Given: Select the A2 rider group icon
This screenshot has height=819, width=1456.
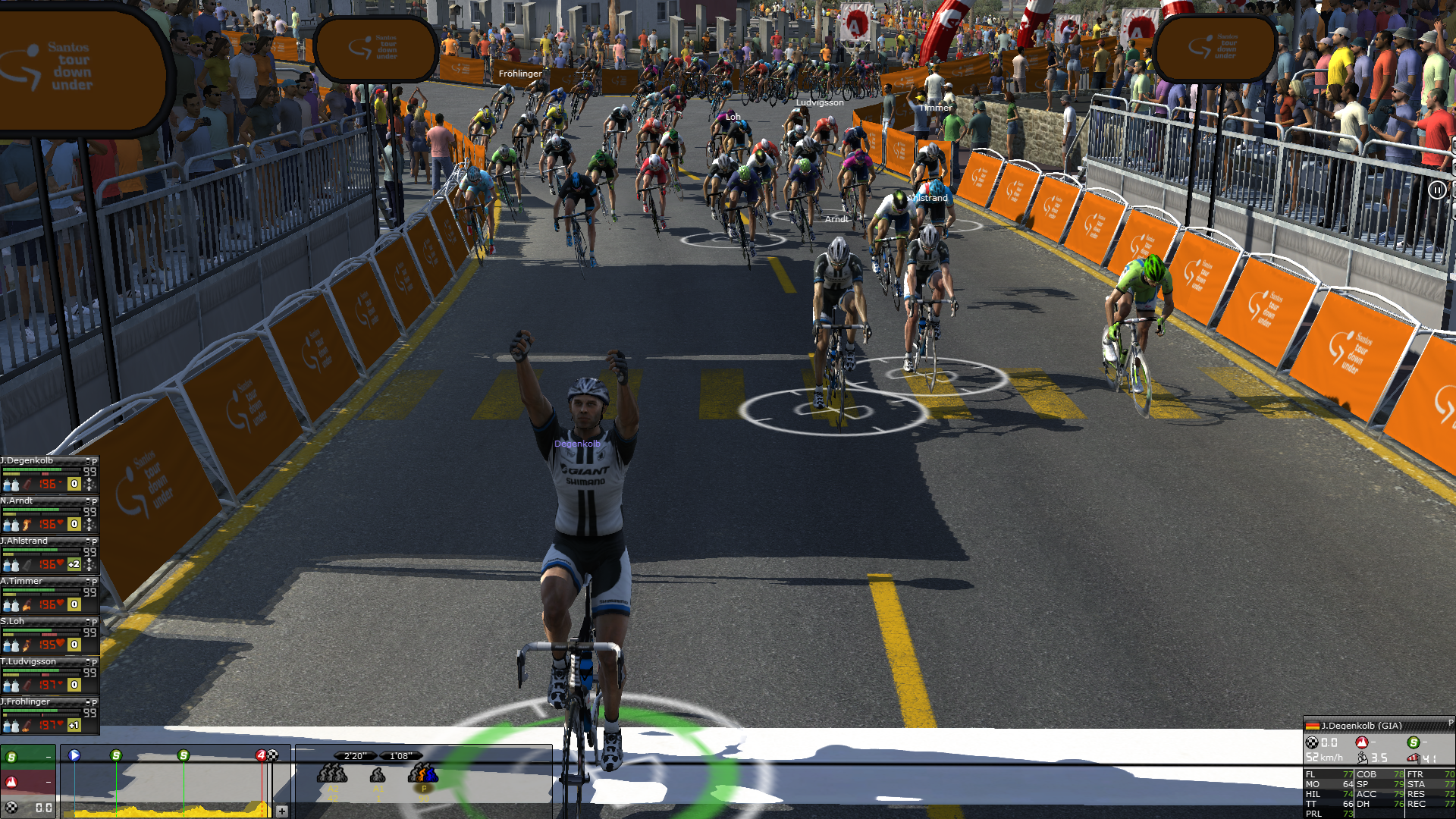Looking at the screenshot, I should 331,775.
